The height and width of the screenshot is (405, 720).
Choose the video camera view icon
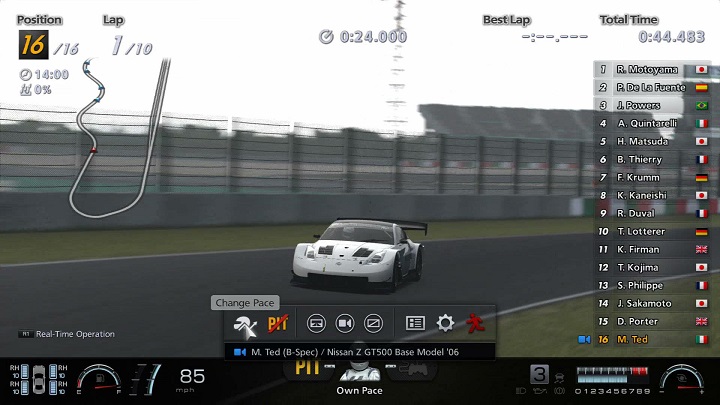click(345, 323)
